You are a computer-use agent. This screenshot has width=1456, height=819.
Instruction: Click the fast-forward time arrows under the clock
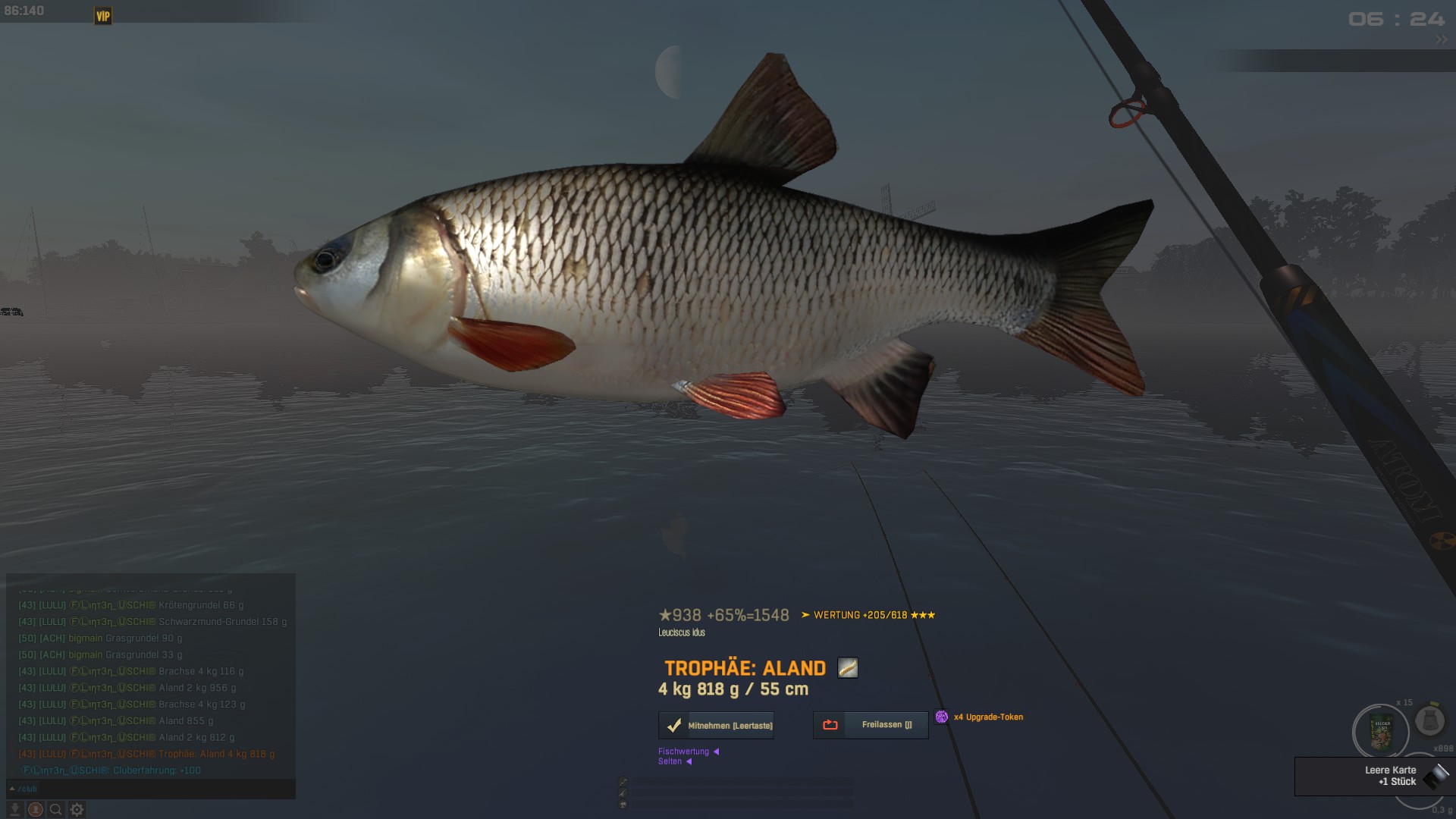tap(1440, 39)
